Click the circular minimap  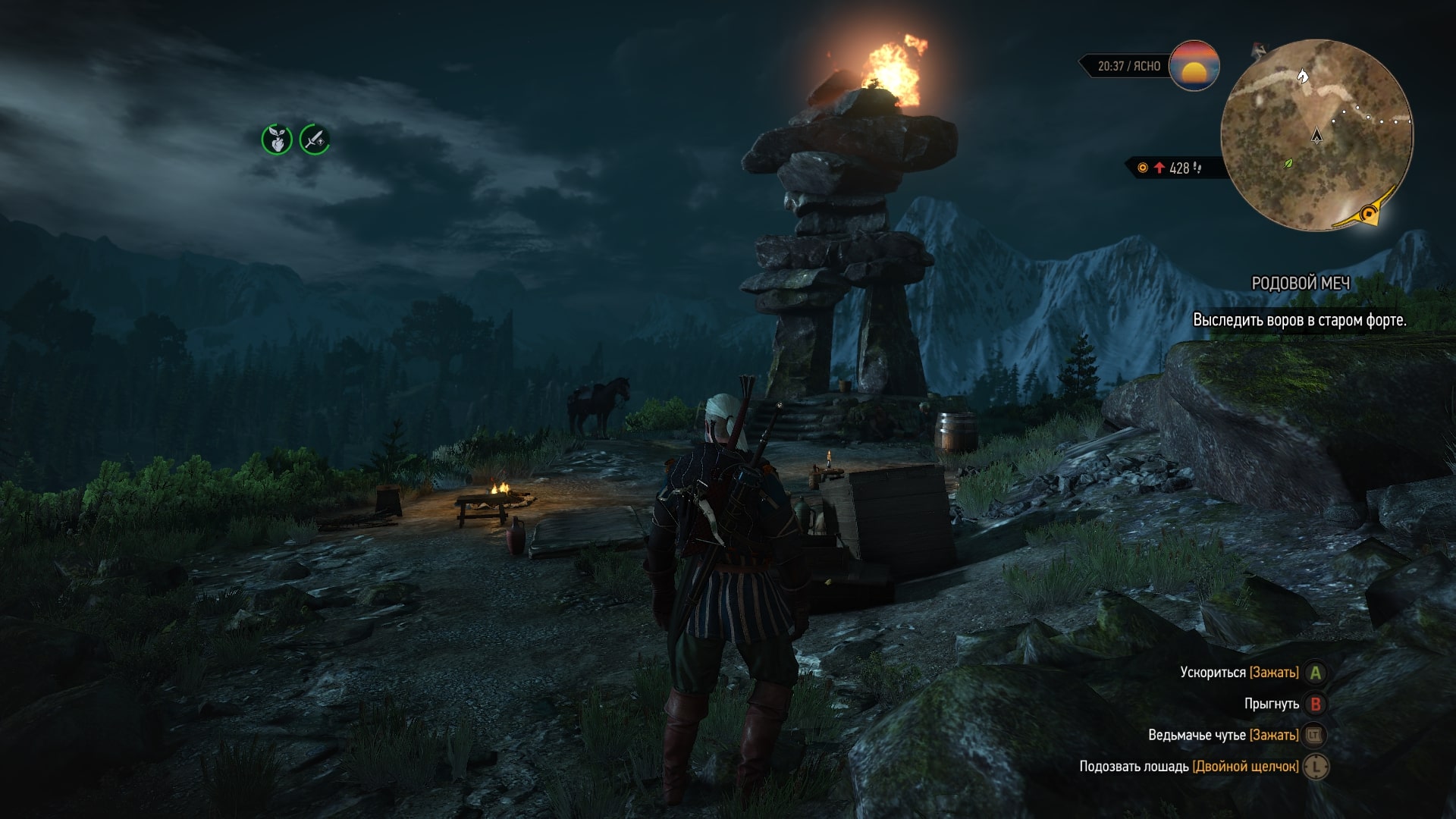coord(1316,135)
